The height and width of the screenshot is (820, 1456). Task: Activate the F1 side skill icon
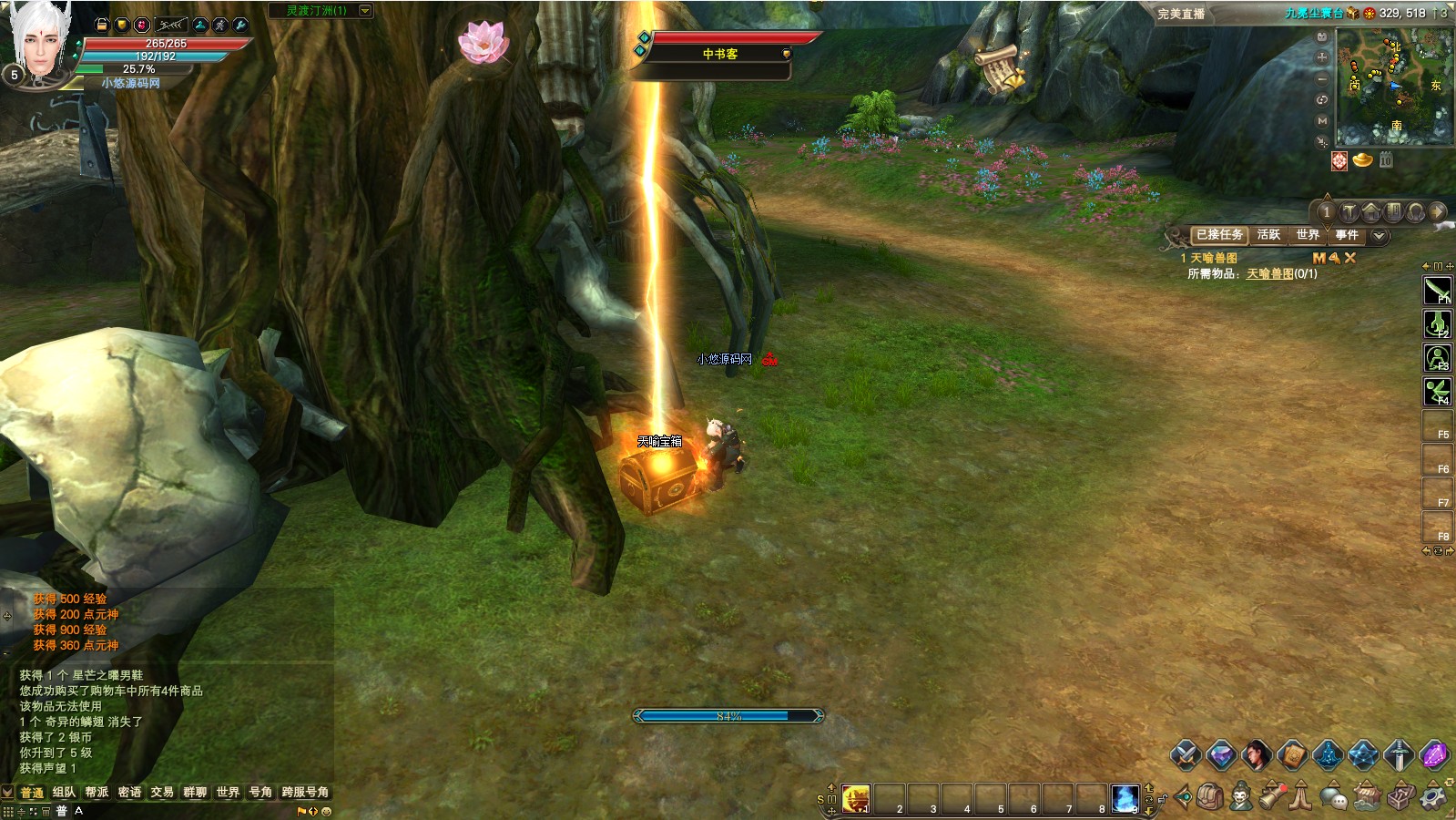1437,291
